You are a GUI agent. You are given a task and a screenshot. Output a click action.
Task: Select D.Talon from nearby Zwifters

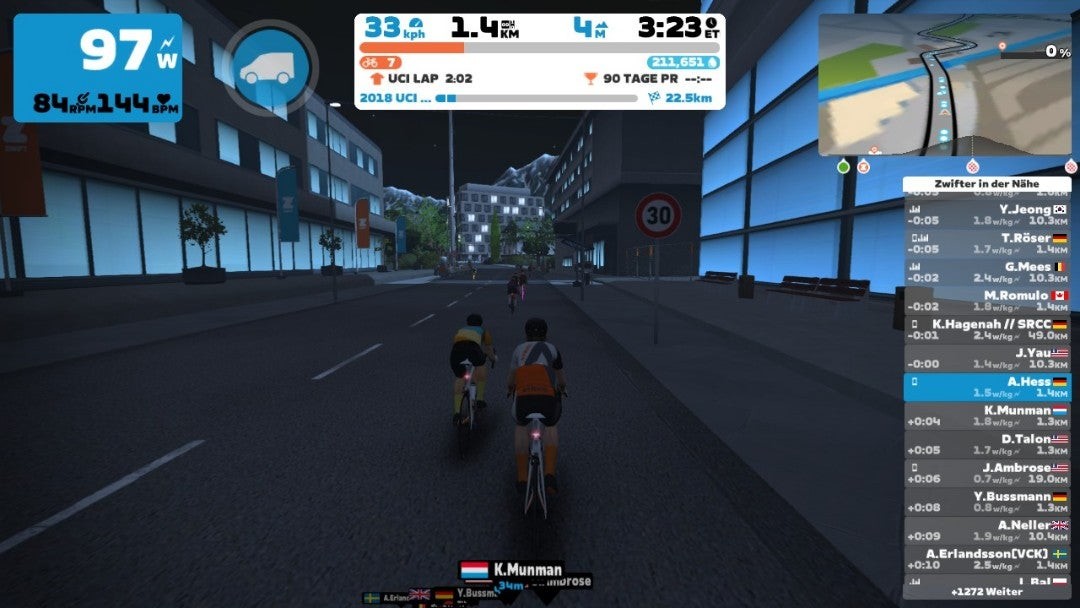tap(987, 444)
